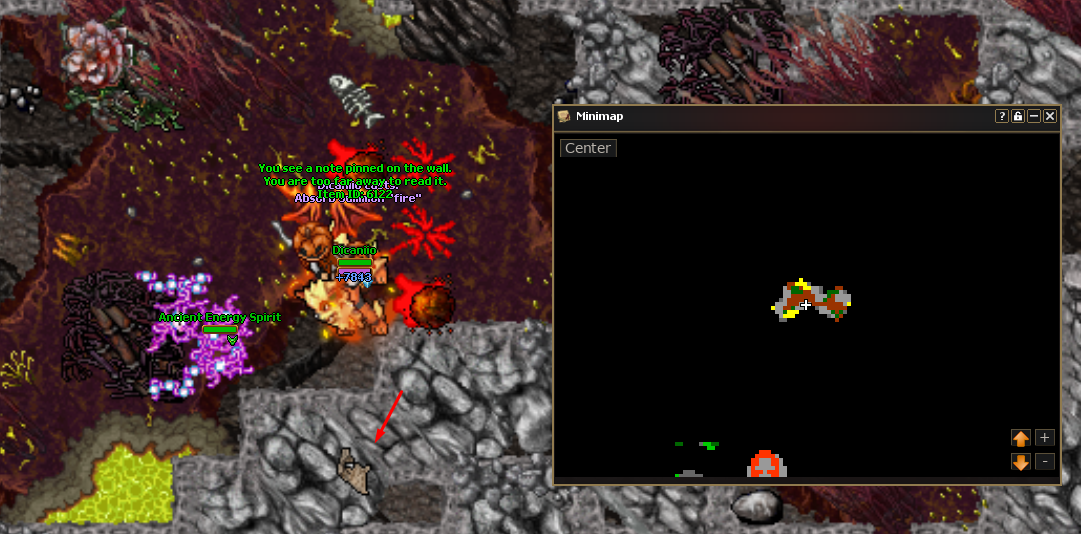Screen dimensions: 1081x534
Task: Open the Minimap help question mark
Action: click(x=1002, y=116)
